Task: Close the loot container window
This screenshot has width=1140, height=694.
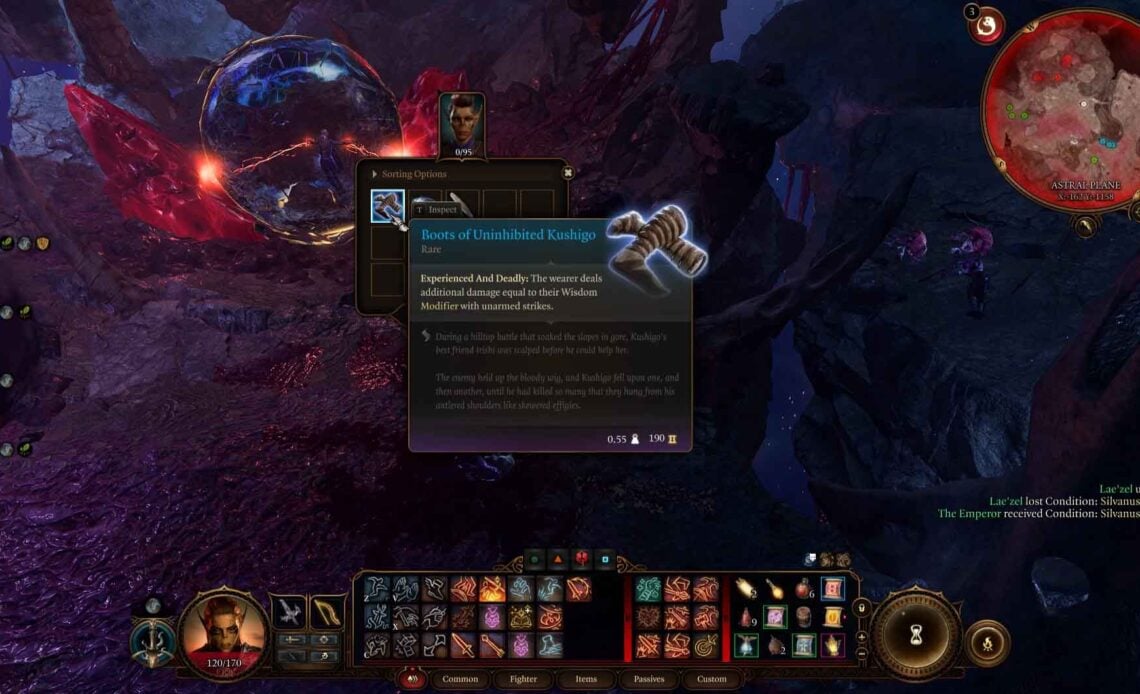Action: pos(567,173)
